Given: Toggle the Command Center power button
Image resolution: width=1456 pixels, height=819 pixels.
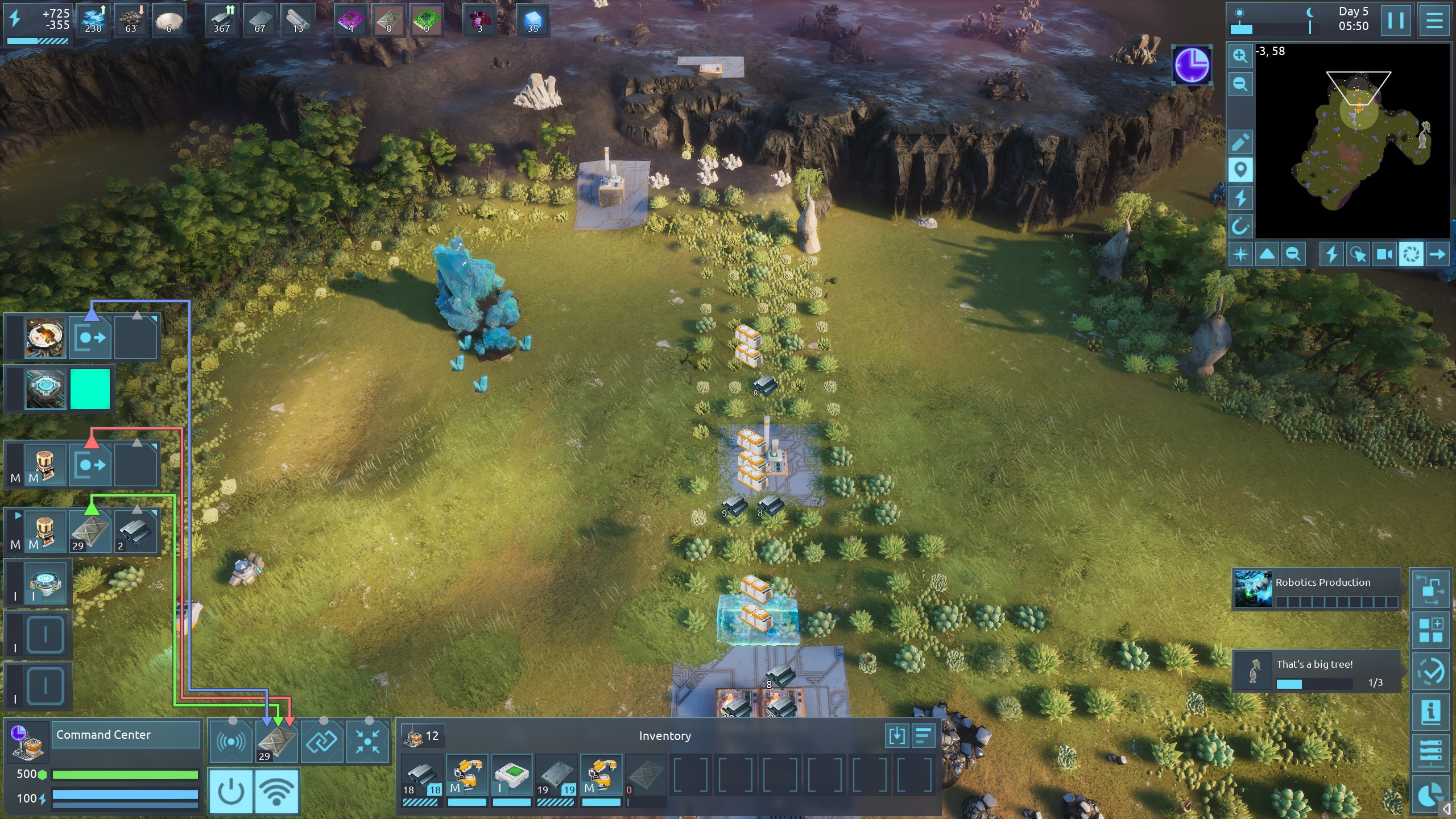Looking at the screenshot, I should [231, 791].
